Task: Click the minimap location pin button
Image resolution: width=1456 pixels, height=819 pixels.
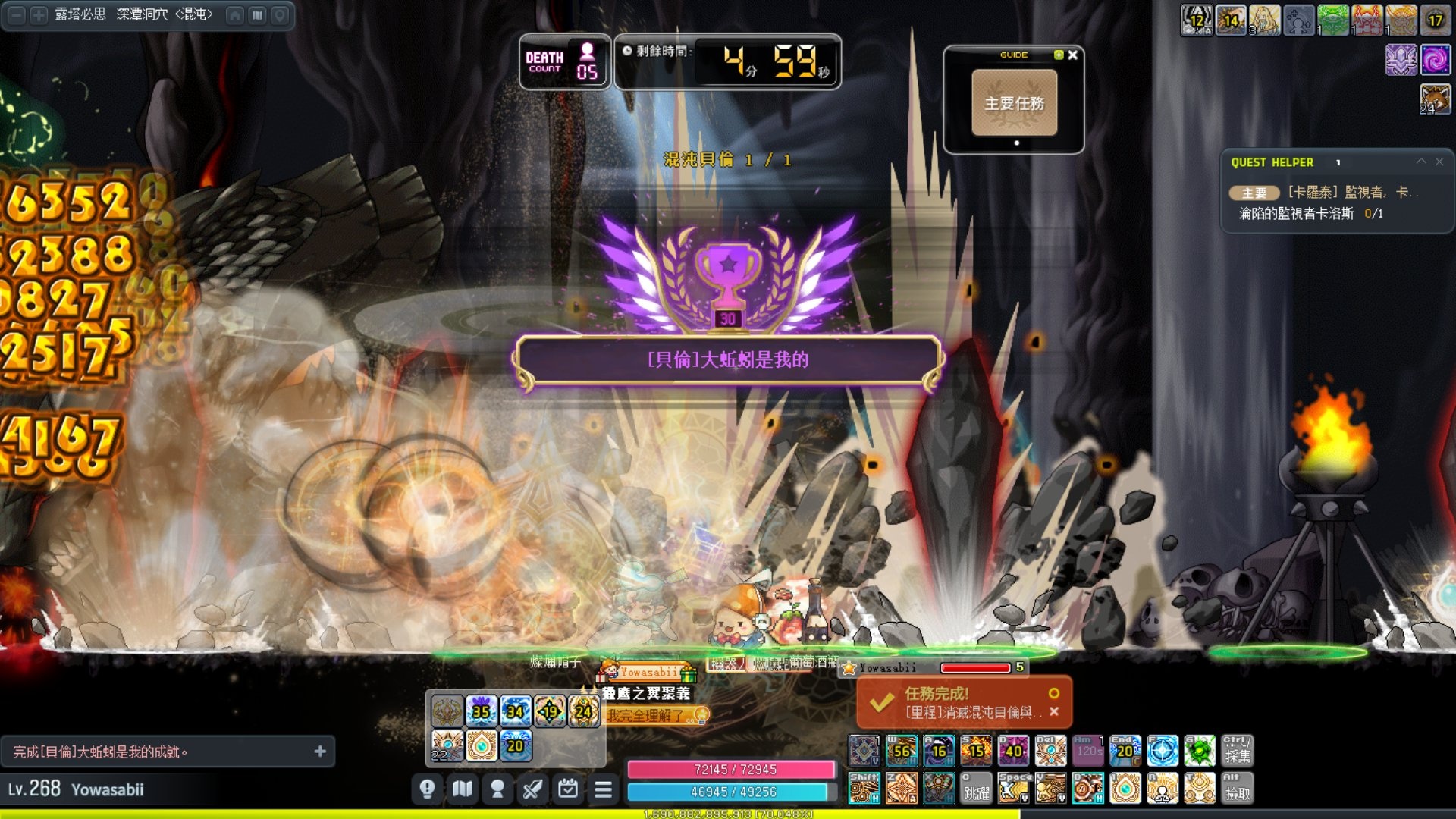Action: click(x=280, y=15)
